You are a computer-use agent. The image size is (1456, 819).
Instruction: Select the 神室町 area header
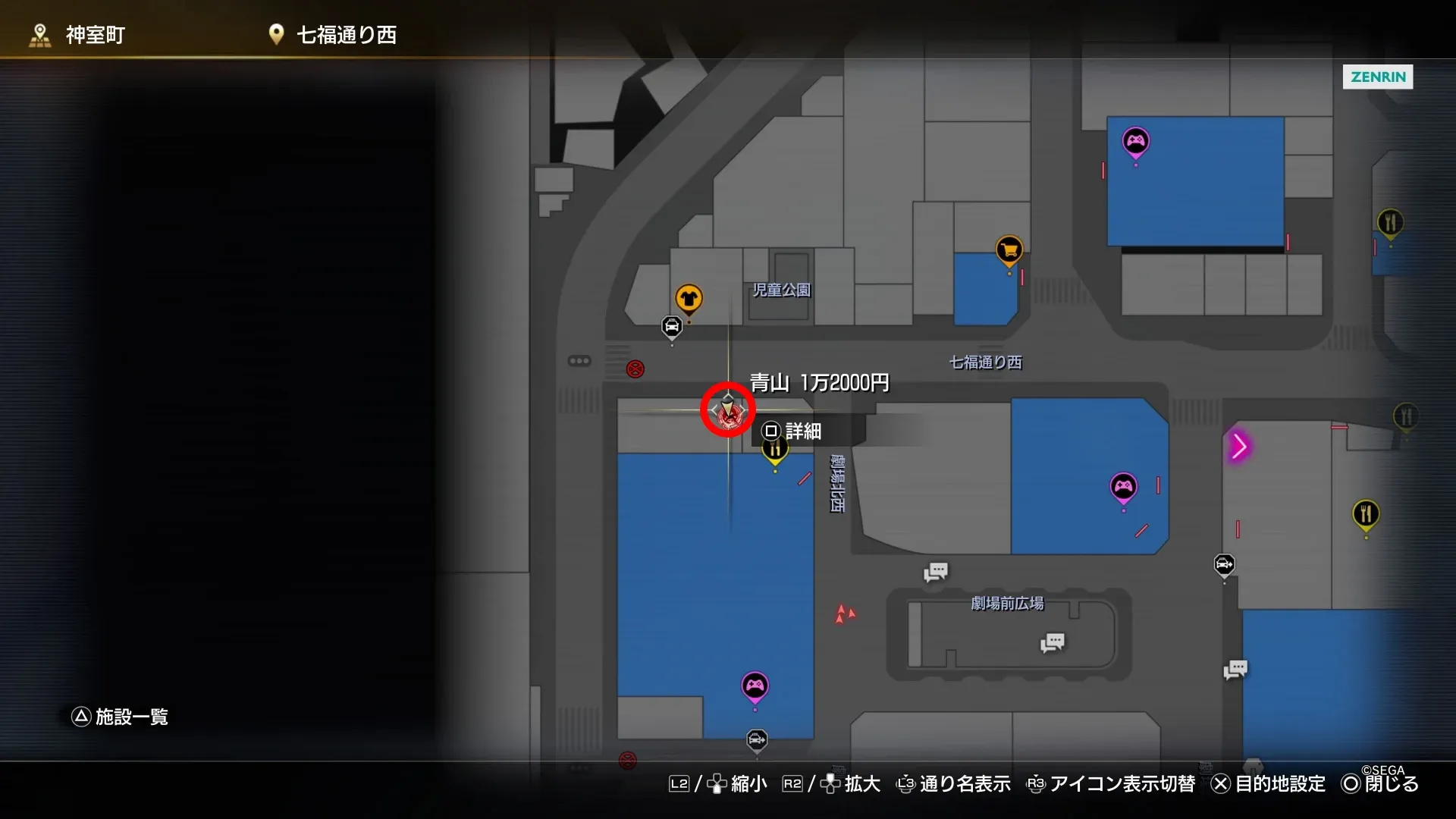pos(94,34)
